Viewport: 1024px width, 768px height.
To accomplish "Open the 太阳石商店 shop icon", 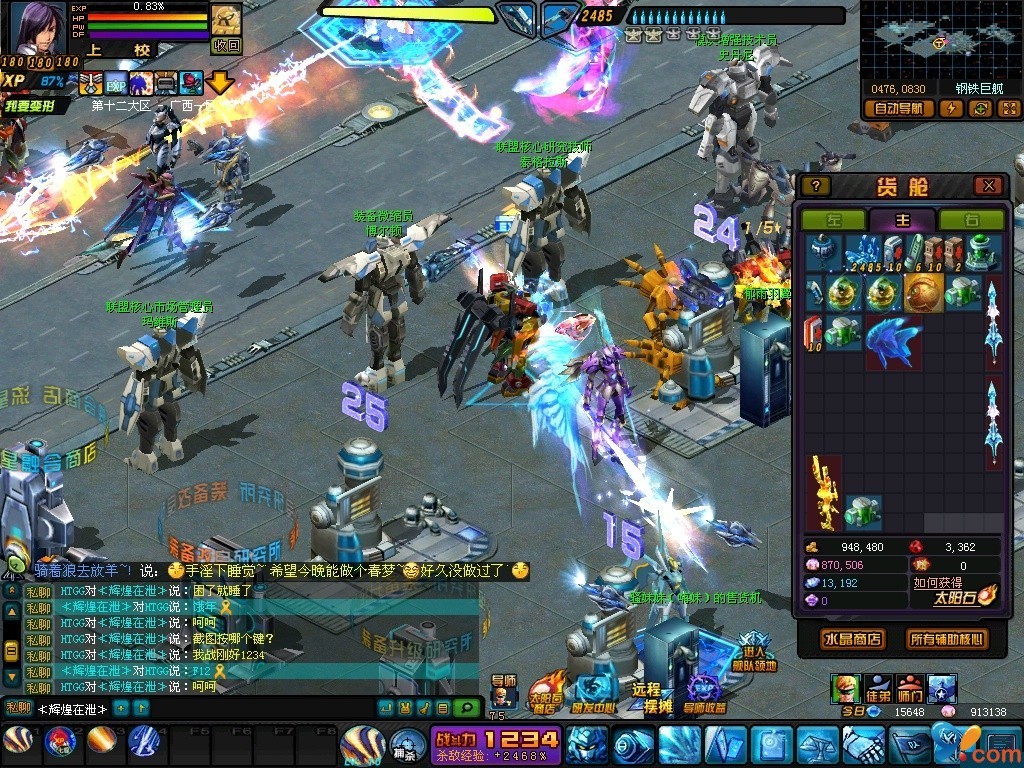I will coord(544,693).
